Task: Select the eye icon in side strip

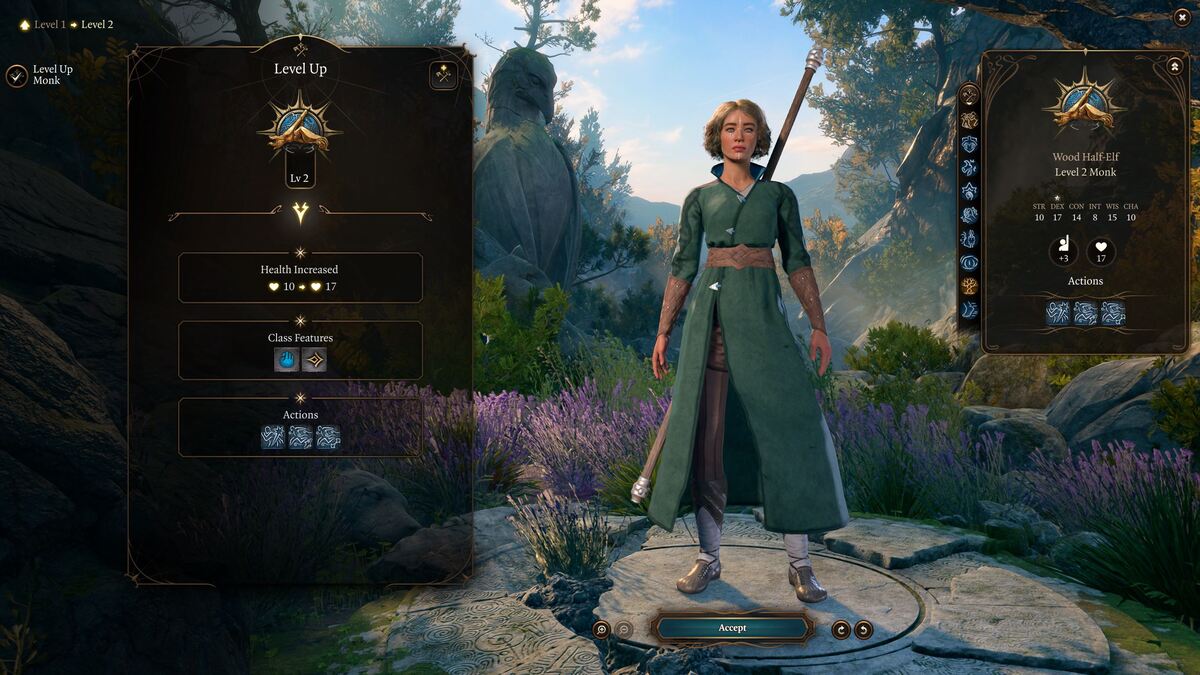Action: tap(969, 262)
